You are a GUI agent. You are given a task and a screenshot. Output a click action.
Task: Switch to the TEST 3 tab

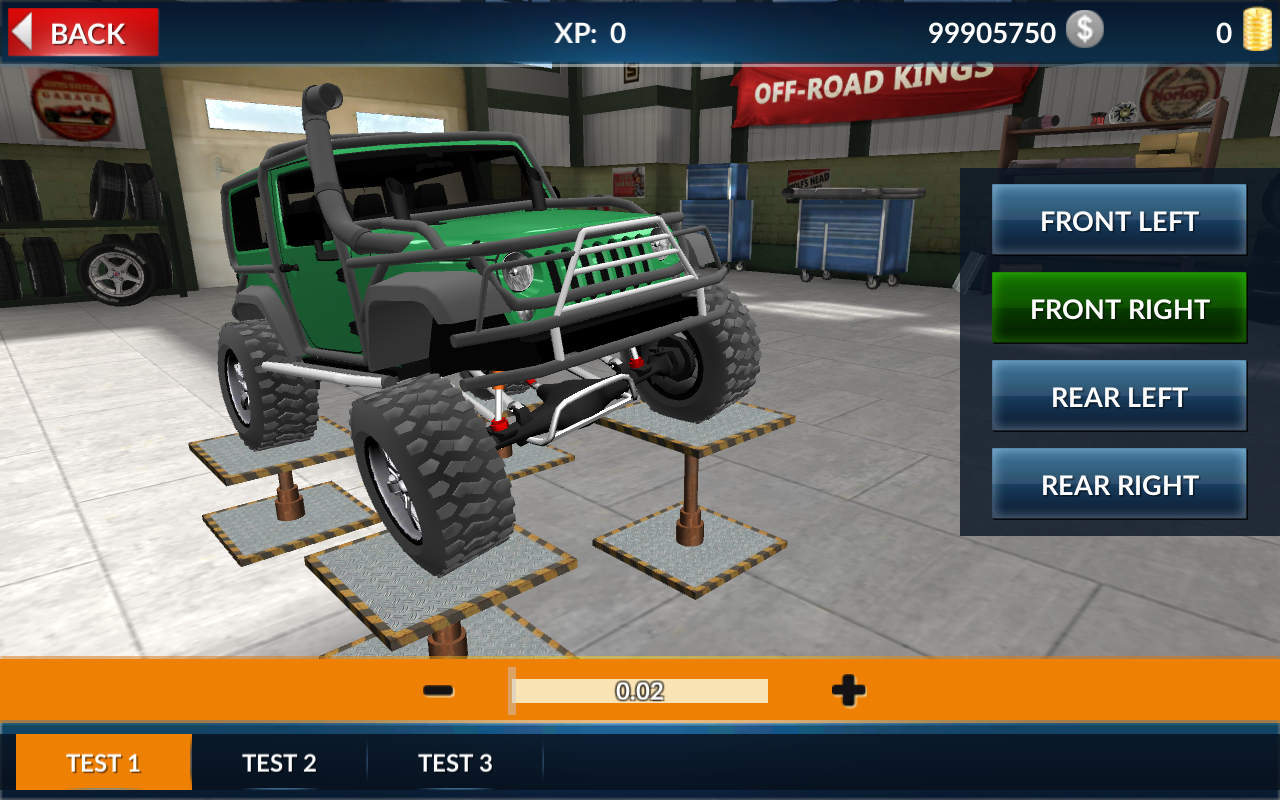click(456, 762)
